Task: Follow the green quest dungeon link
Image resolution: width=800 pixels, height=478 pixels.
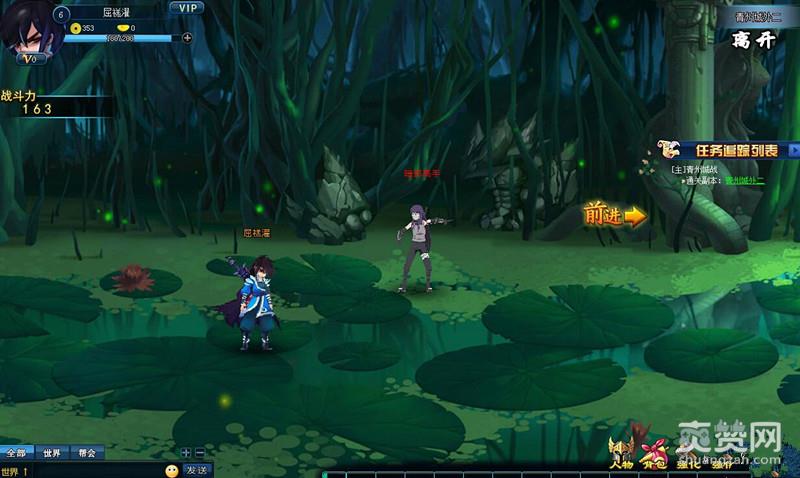Action: [744, 181]
